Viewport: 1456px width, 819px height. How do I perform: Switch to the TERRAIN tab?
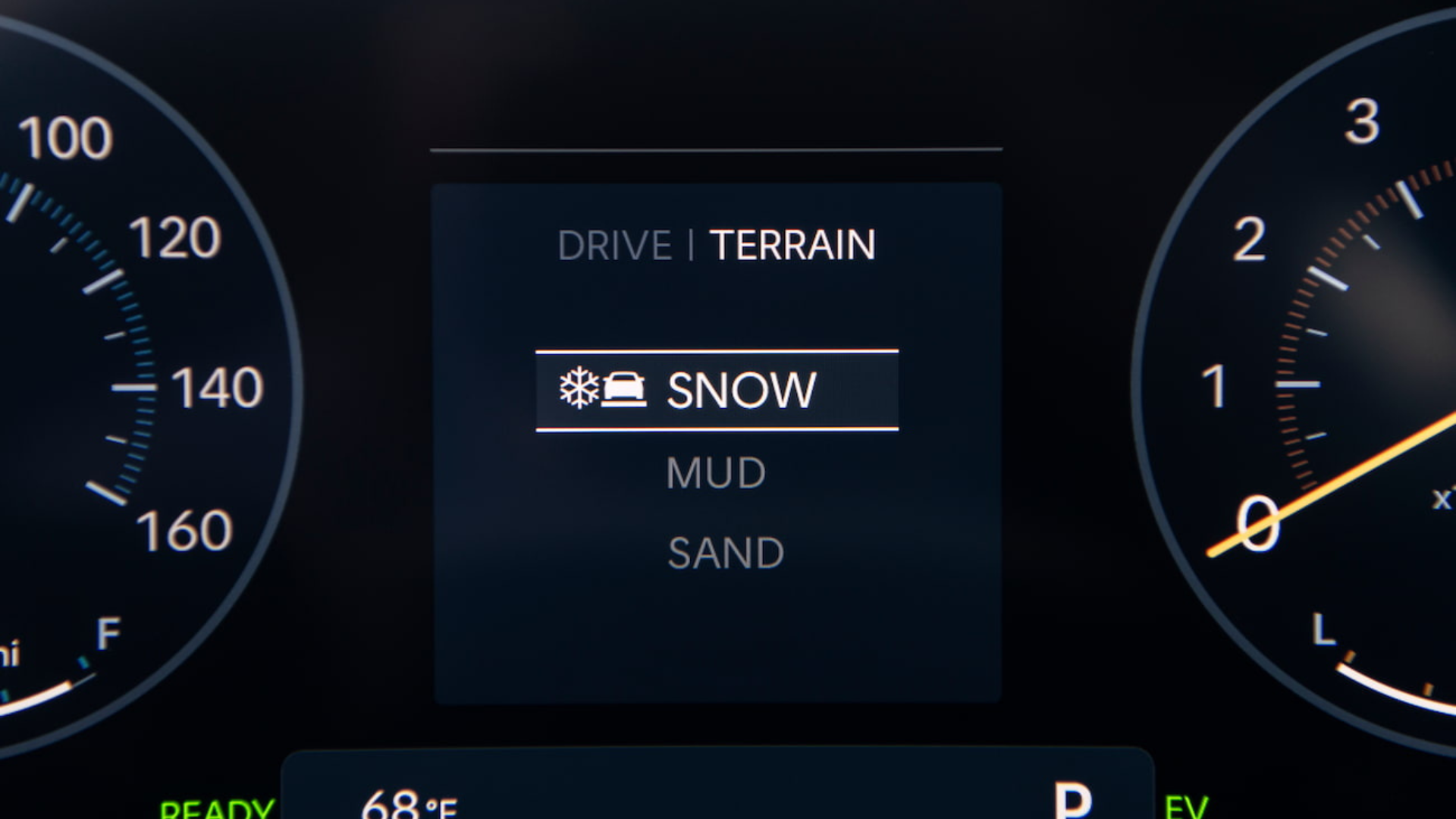coord(792,244)
